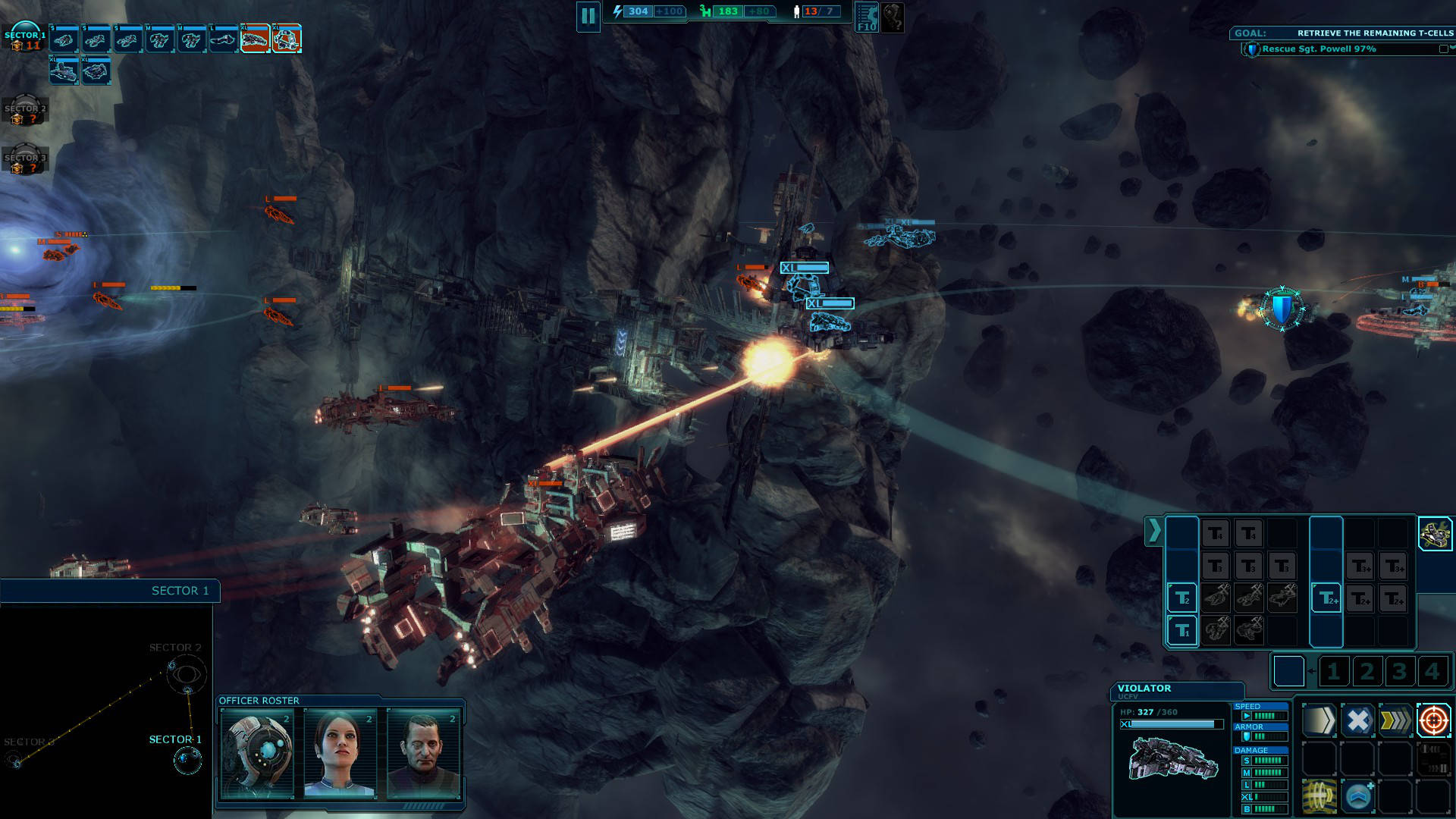Image resolution: width=1456 pixels, height=819 pixels.
Task: Choose the highlighted T1 tech tier button
Action: pyautogui.click(x=1181, y=630)
